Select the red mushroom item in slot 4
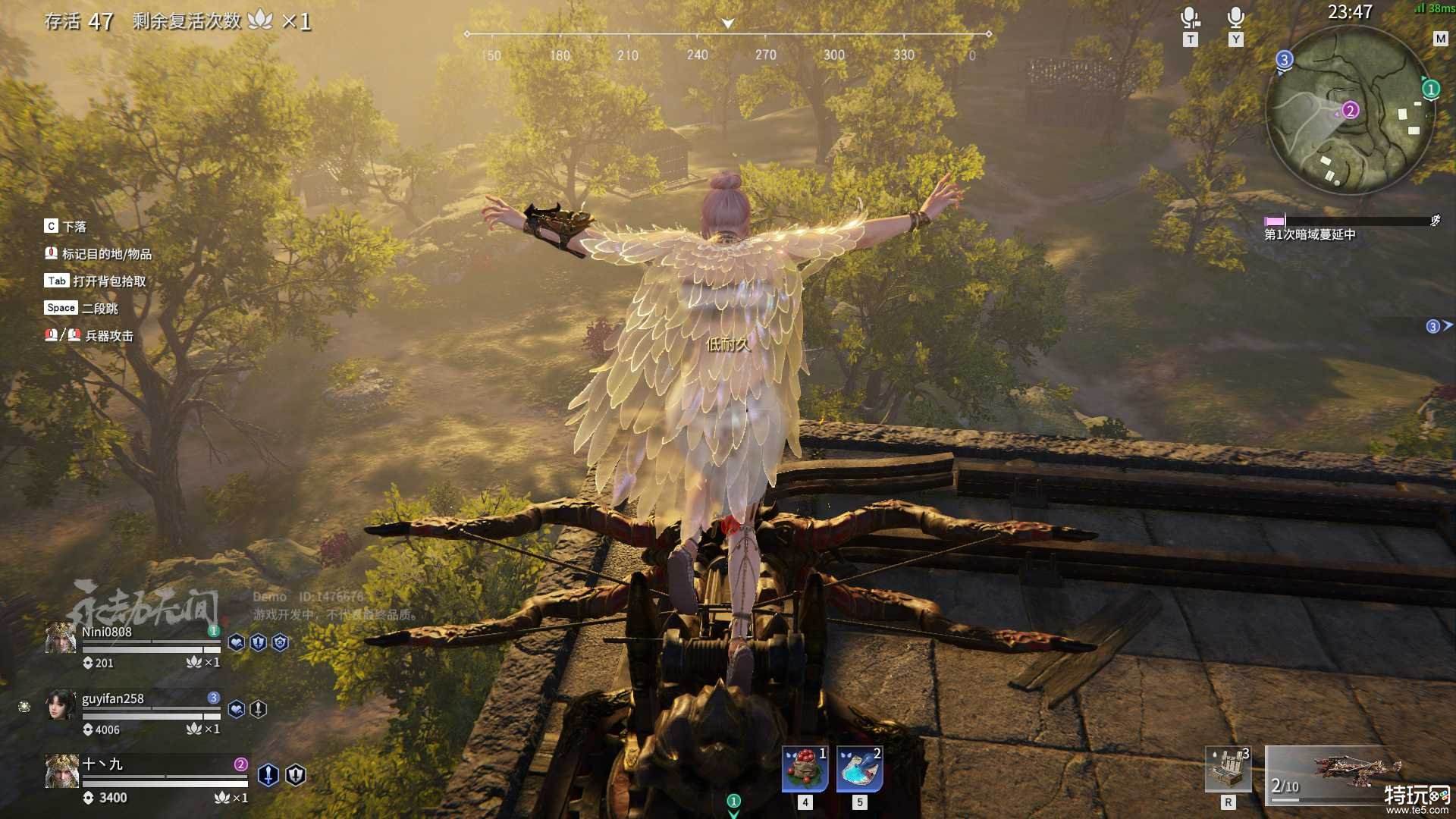 click(x=805, y=768)
